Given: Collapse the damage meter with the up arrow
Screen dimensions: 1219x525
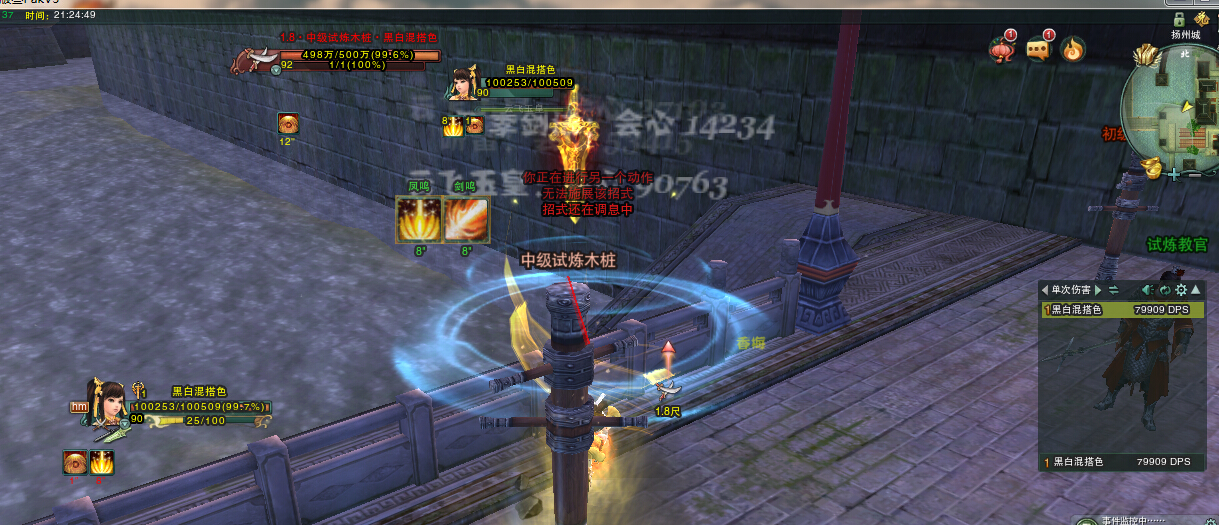Looking at the screenshot, I should click(1195, 290).
